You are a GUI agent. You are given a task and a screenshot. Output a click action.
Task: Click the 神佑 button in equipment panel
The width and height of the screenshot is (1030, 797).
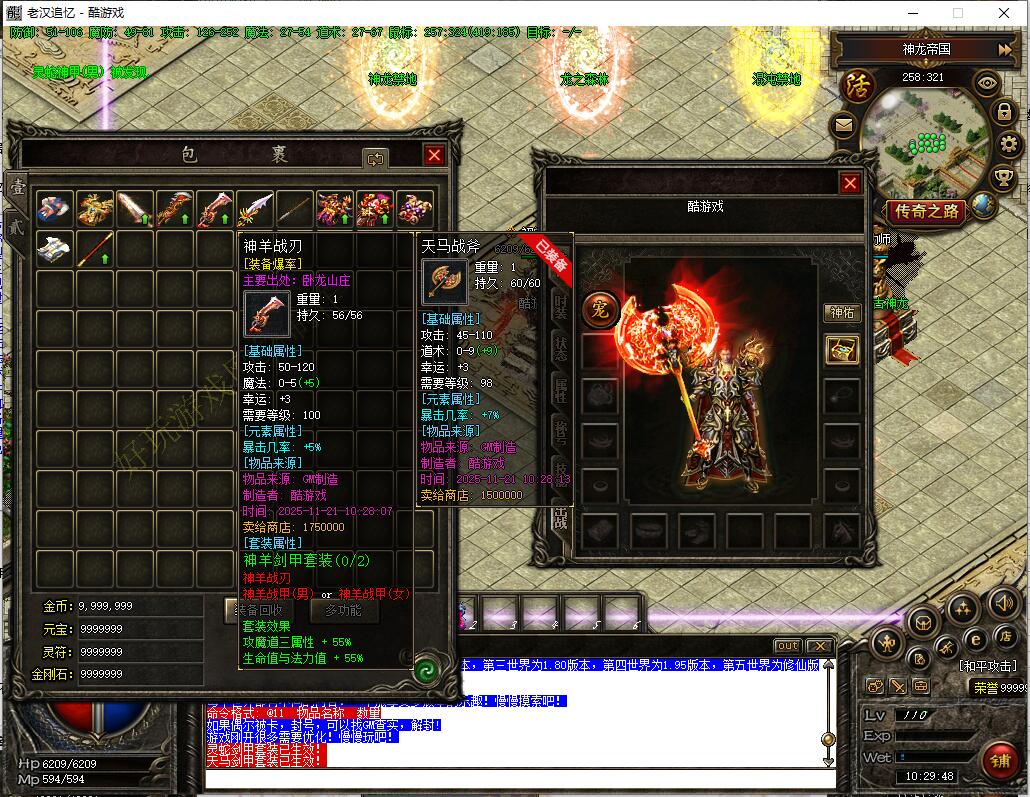pyautogui.click(x=842, y=313)
